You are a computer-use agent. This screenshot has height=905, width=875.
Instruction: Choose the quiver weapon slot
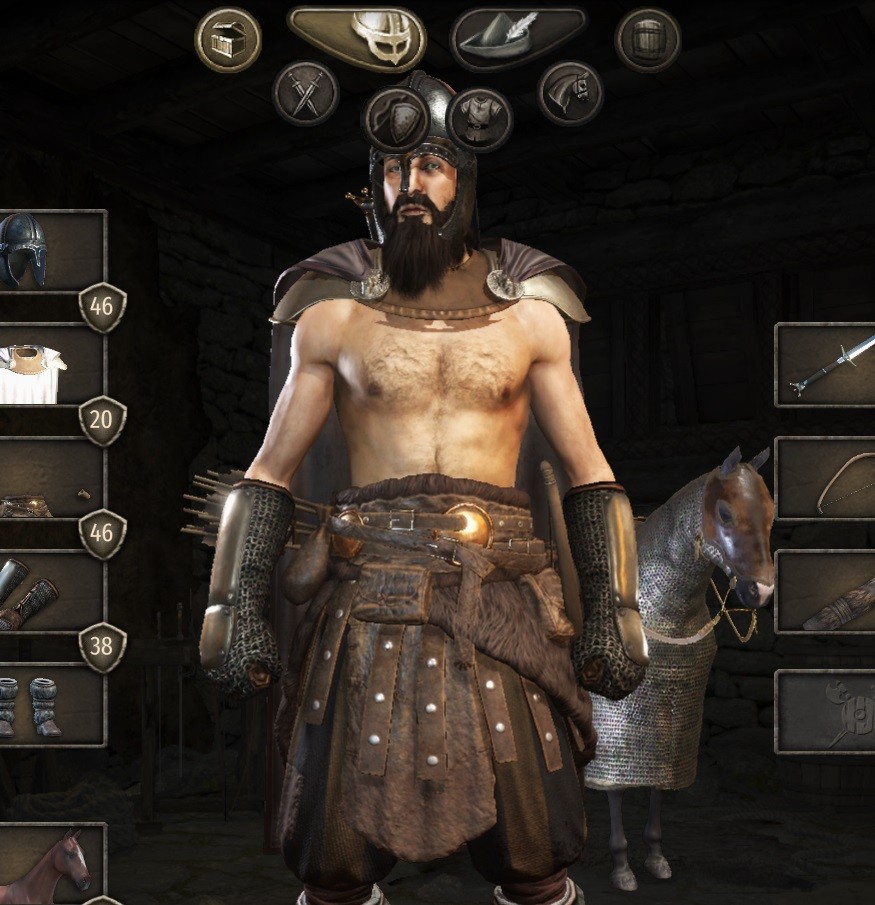point(826,592)
